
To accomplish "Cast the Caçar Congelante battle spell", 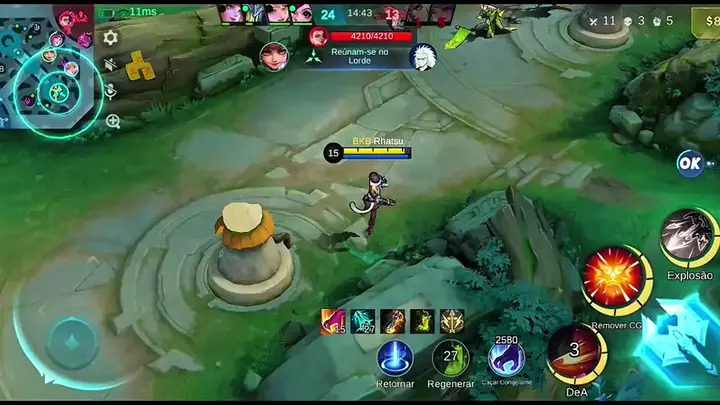I will point(507,358).
